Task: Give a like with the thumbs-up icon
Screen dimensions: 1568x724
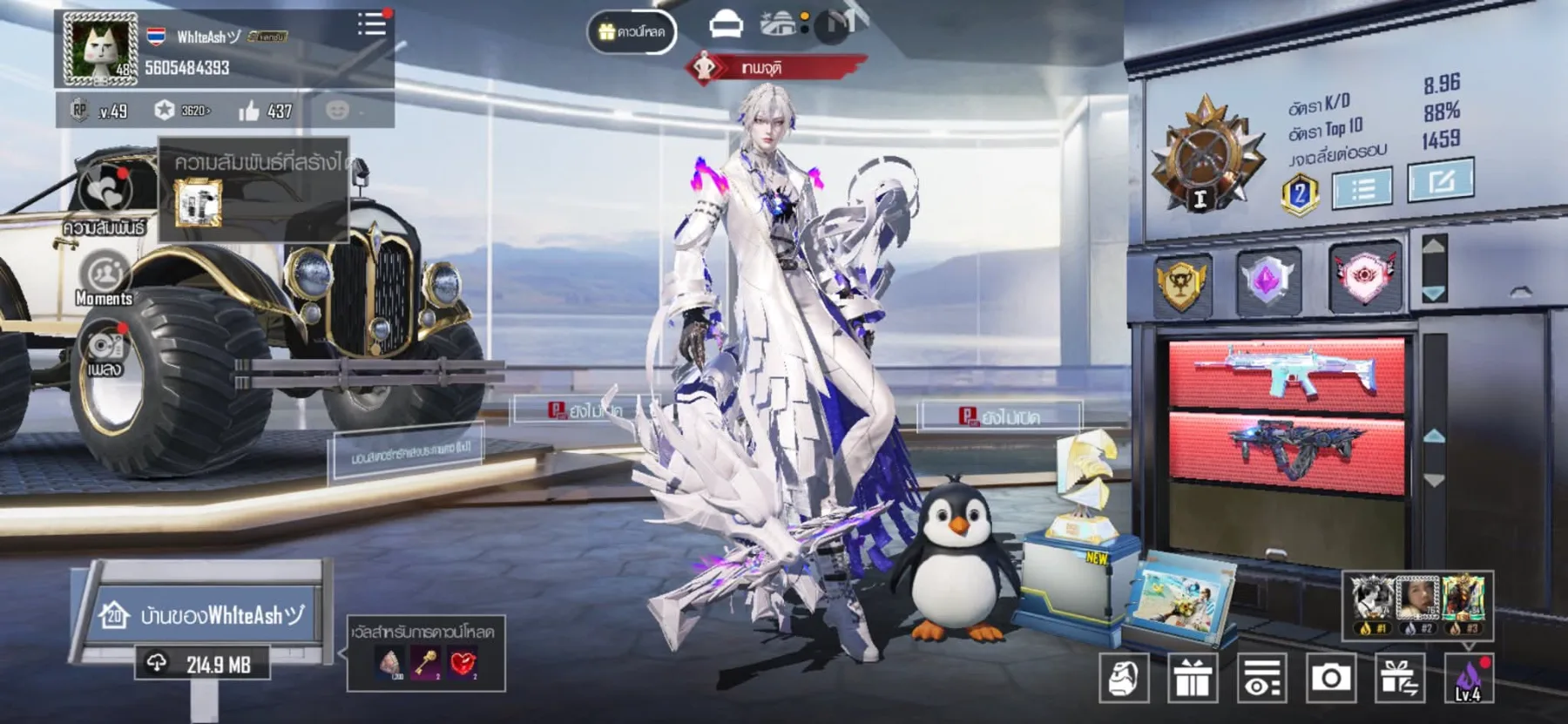Action: pos(250,111)
